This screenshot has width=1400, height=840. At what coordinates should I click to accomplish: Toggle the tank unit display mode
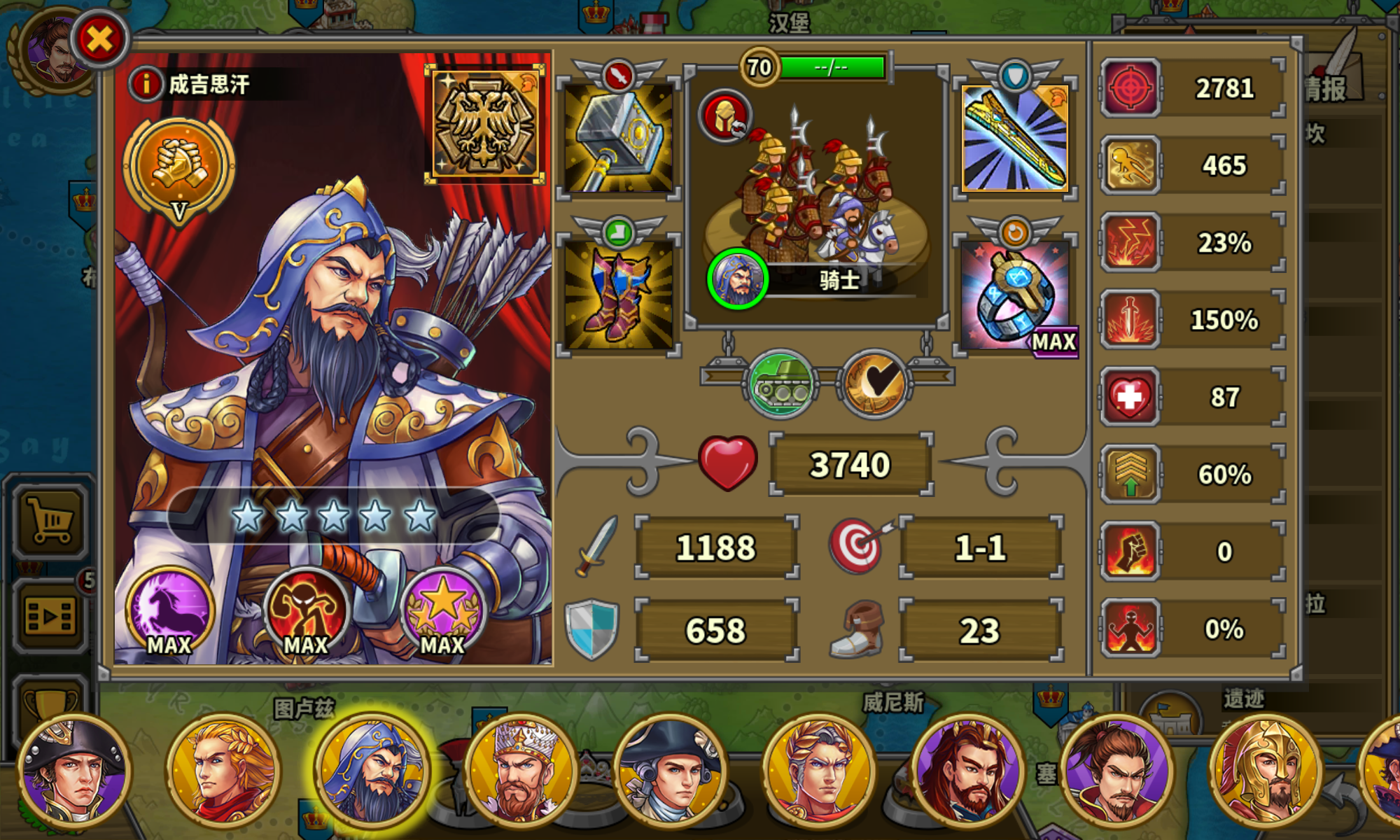click(x=779, y=384)
